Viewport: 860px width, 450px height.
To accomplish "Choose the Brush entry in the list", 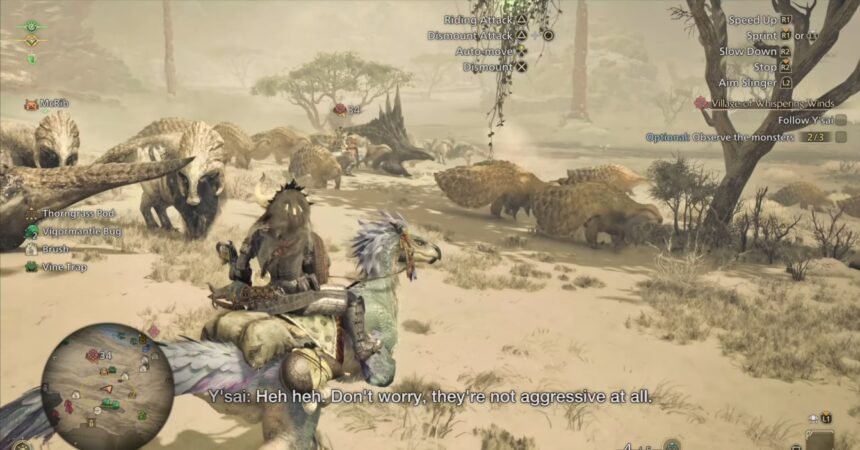I will 54,249.
